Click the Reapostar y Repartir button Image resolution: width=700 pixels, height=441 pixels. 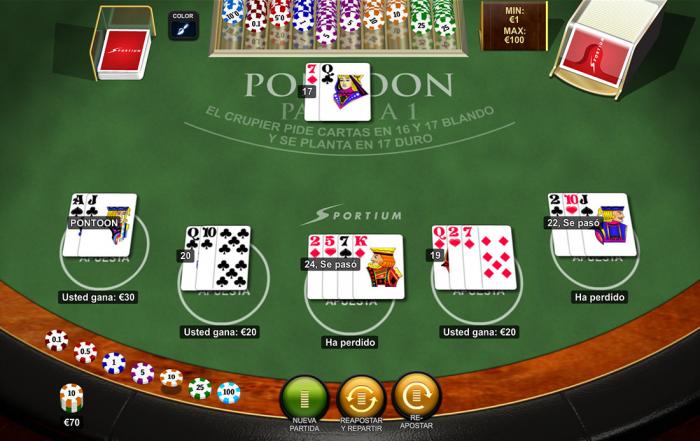[361, 395]
